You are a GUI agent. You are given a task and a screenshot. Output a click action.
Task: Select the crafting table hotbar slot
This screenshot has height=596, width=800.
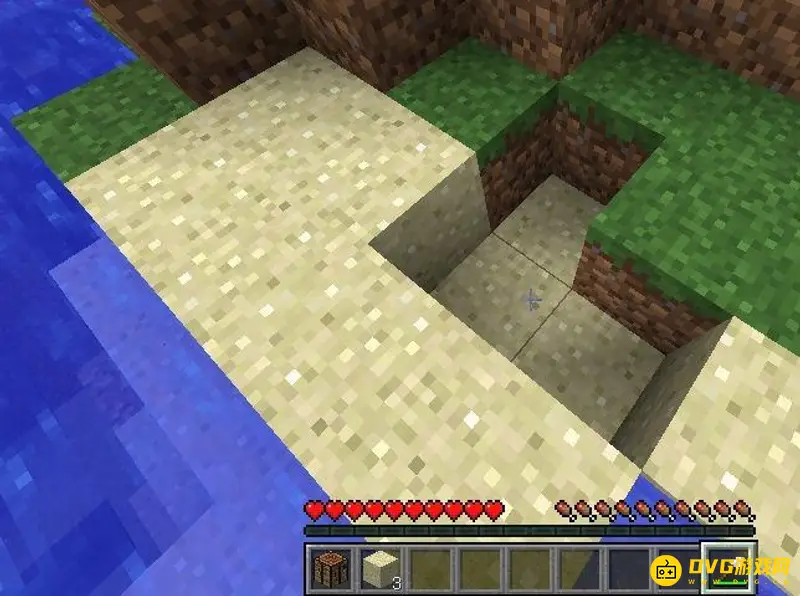(x=329, y=568)
